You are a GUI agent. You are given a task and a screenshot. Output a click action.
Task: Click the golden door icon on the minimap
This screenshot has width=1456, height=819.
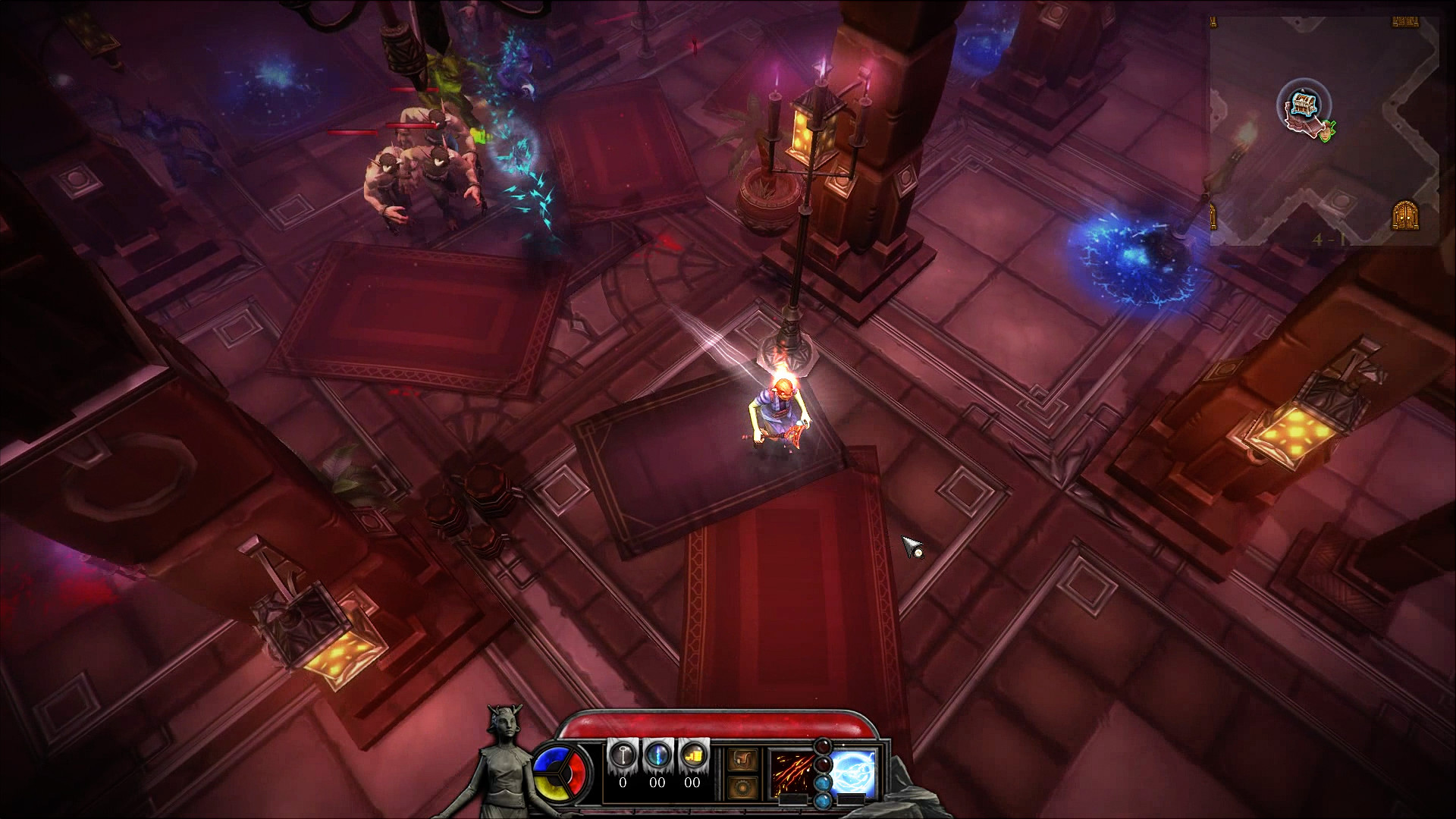tap(1405, 215)
